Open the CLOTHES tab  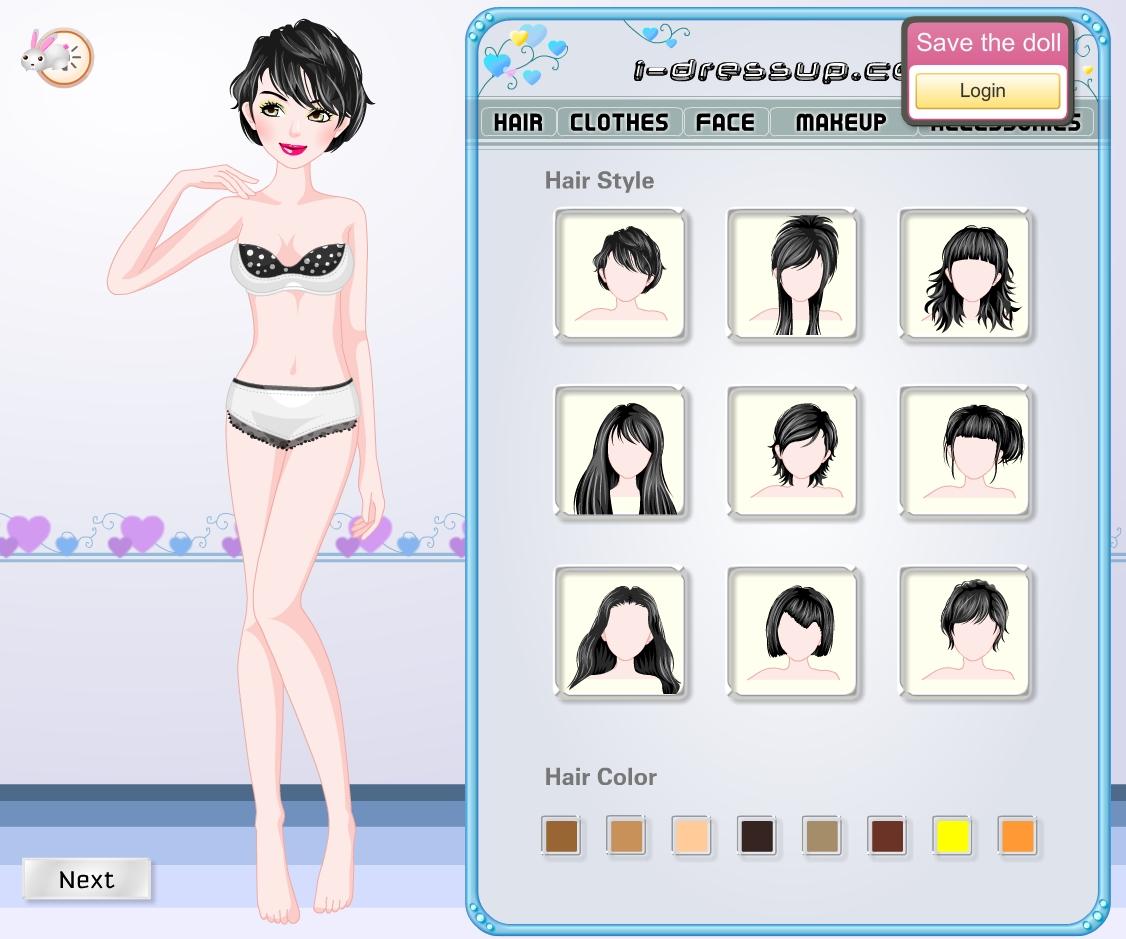pos(619,122)
